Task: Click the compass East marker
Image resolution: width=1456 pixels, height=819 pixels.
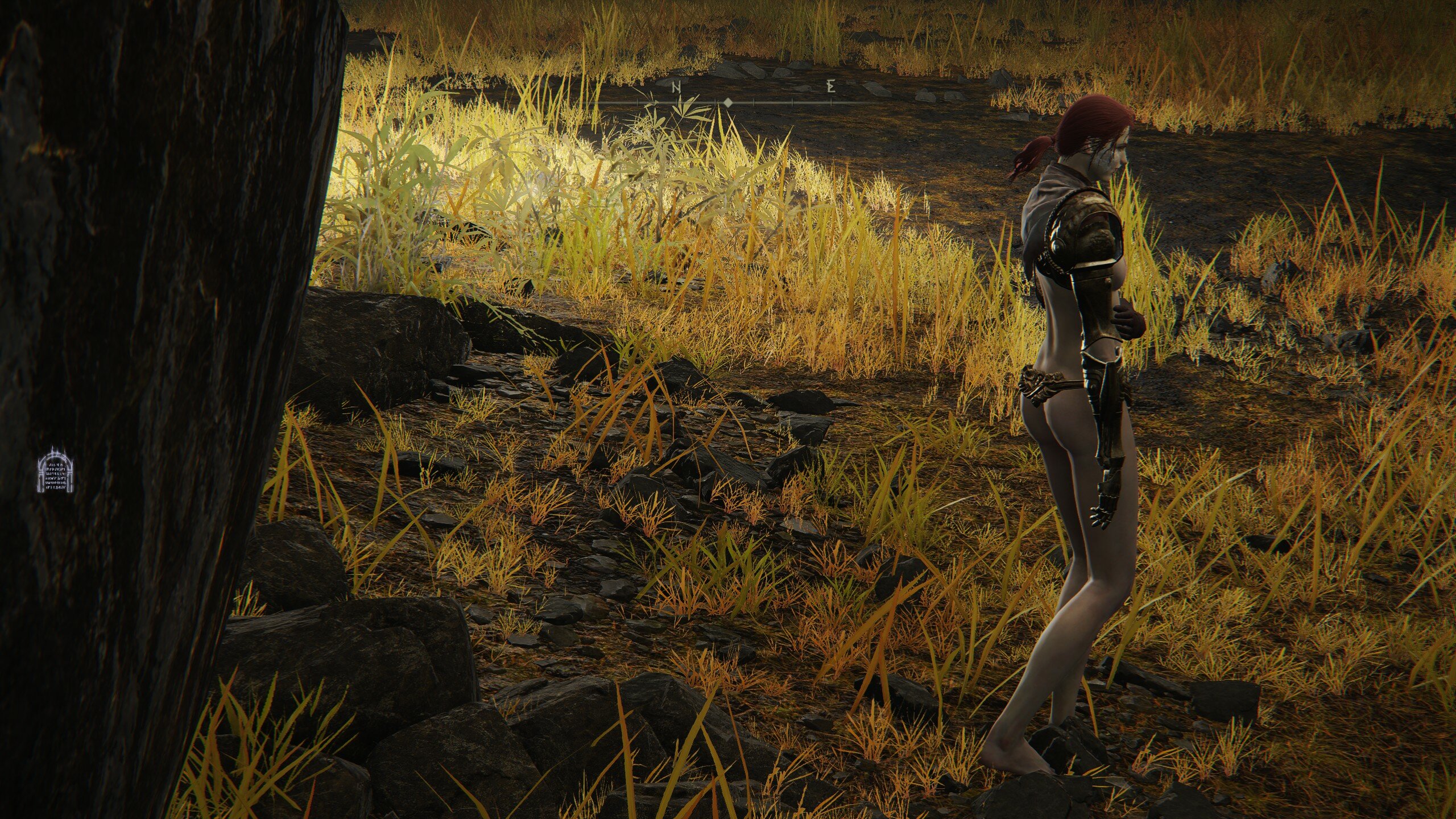Action: coord(831,88)
